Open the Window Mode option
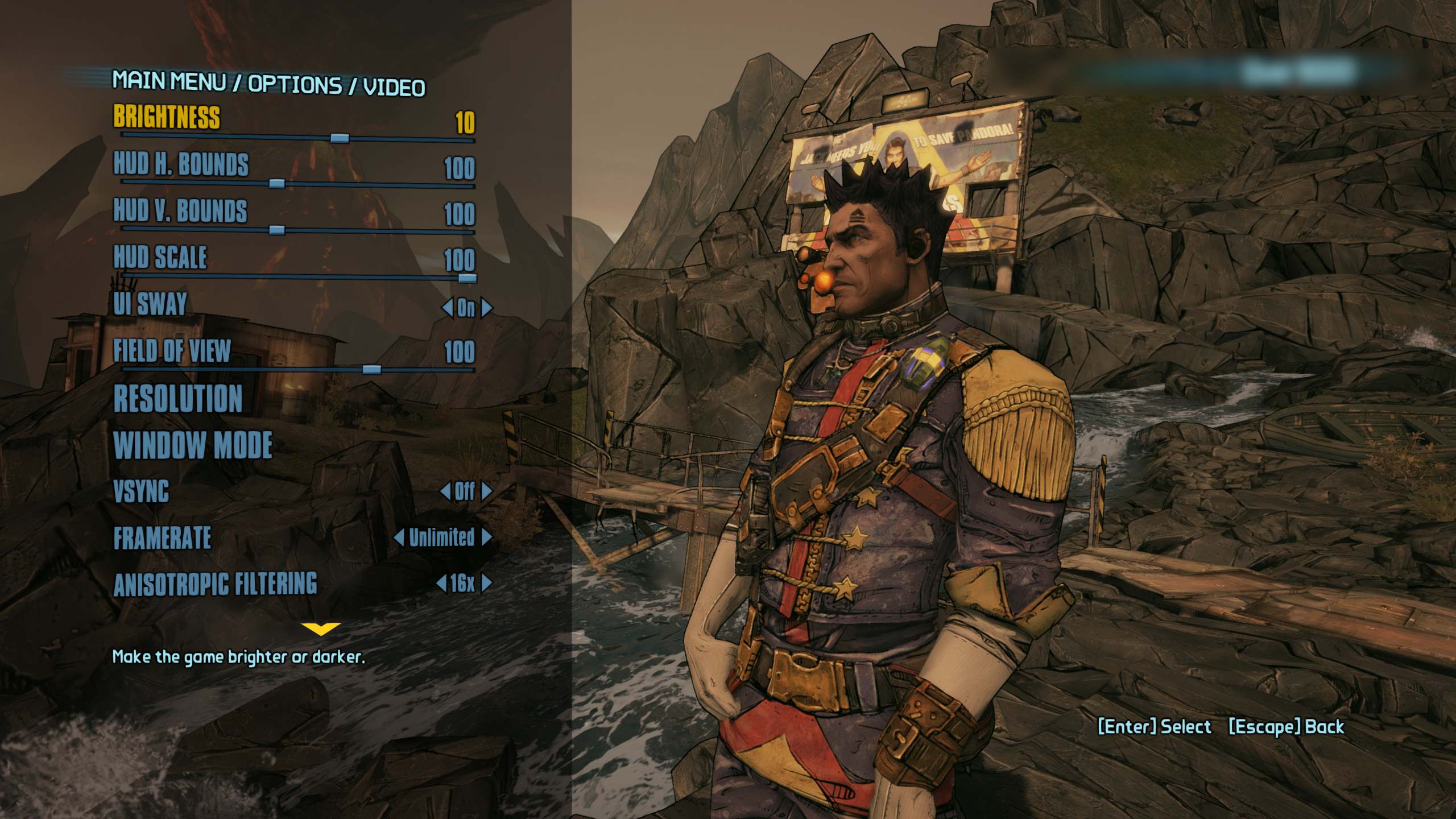The height and width of the screenshot is (819, 1456). 193,445
